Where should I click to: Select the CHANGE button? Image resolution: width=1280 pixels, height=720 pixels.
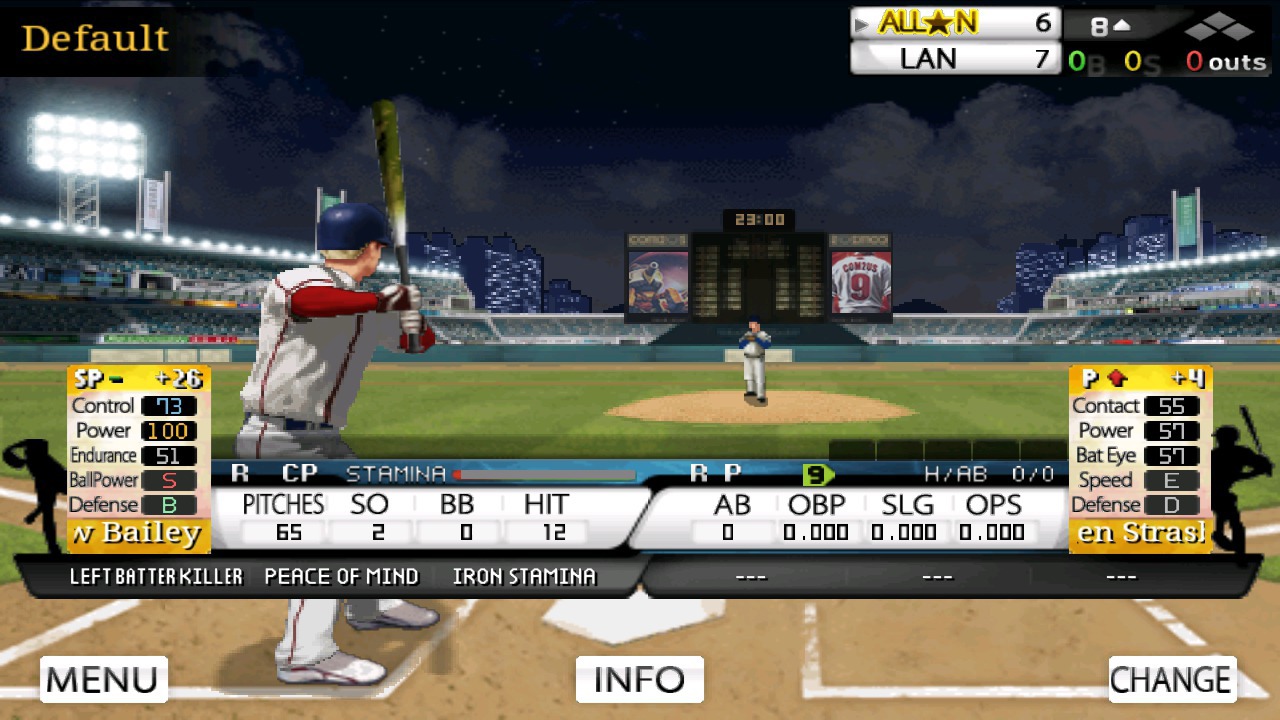(x=1172, y=679)
